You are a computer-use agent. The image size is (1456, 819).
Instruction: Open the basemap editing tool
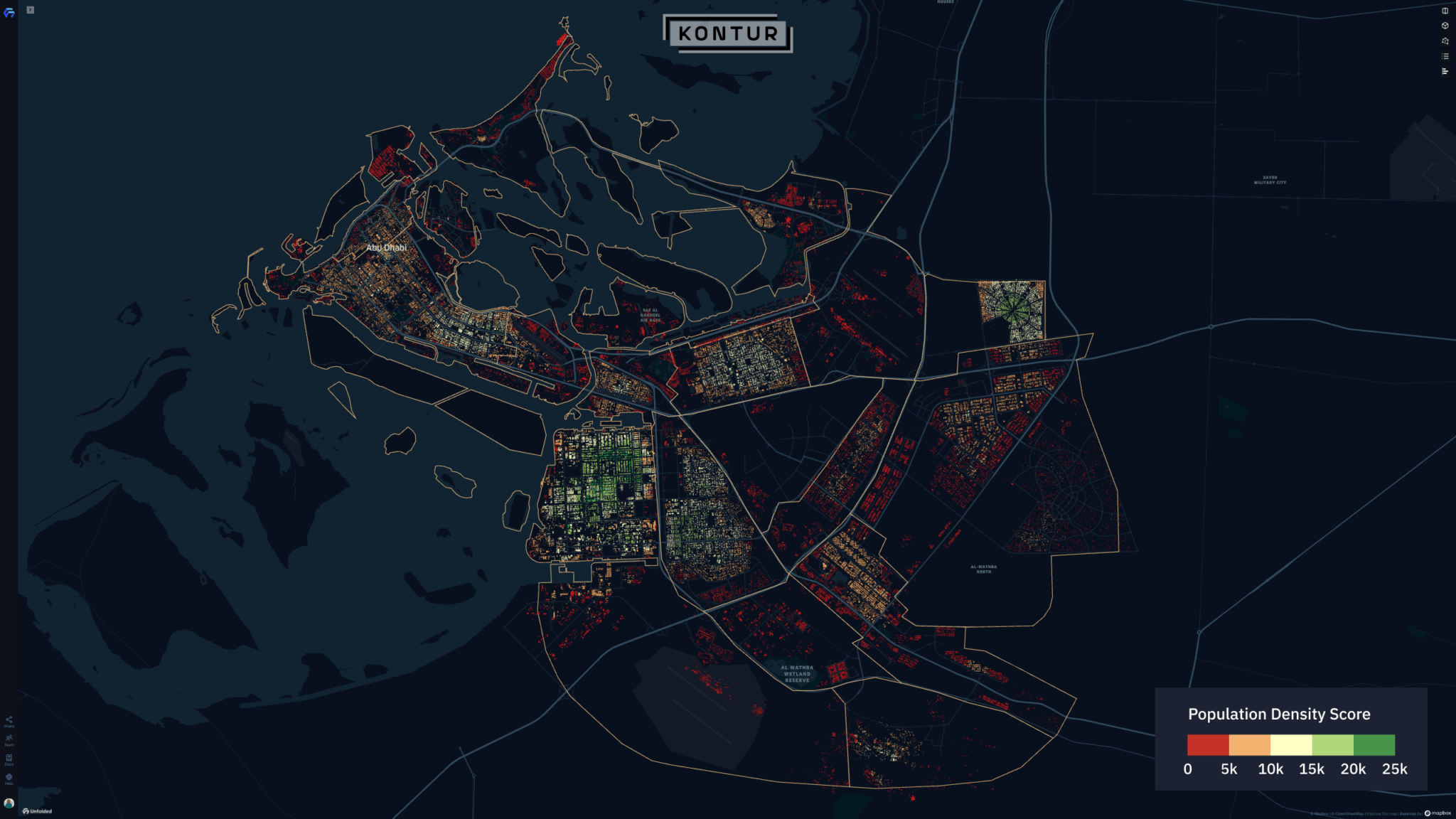1445,41
